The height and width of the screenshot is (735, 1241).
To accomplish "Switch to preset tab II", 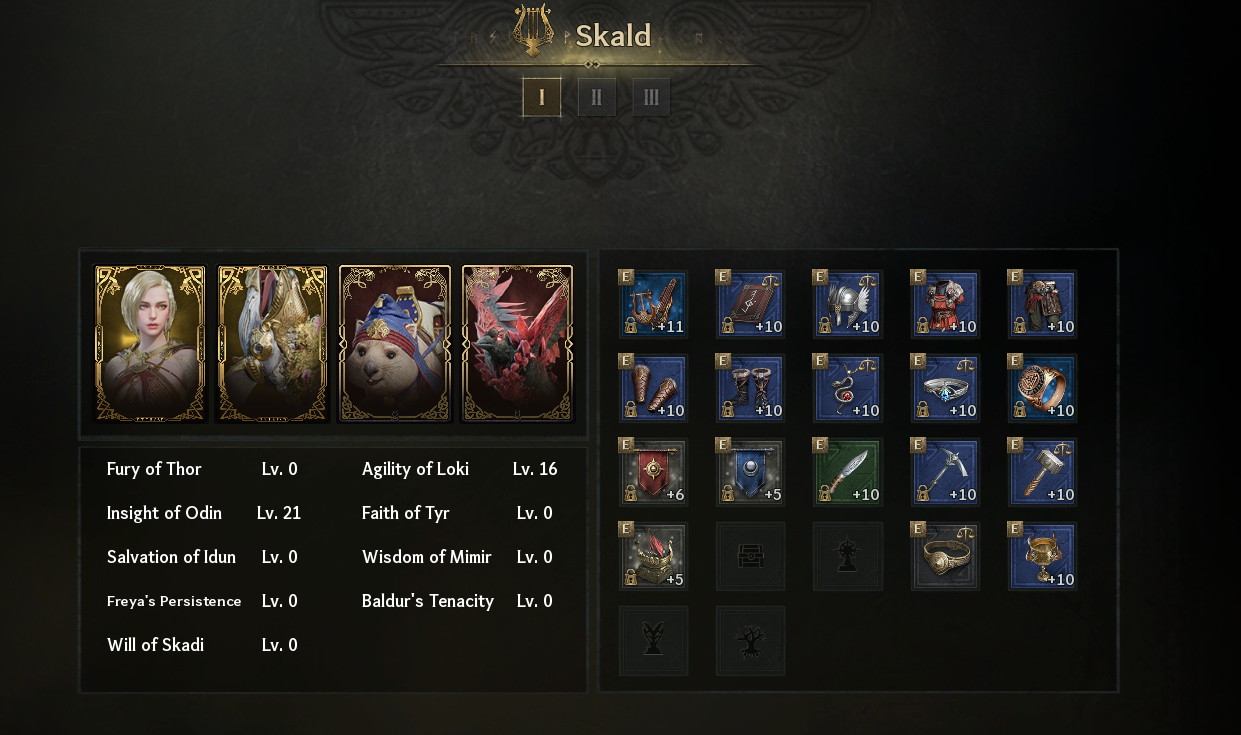I will tap(597, 98).
